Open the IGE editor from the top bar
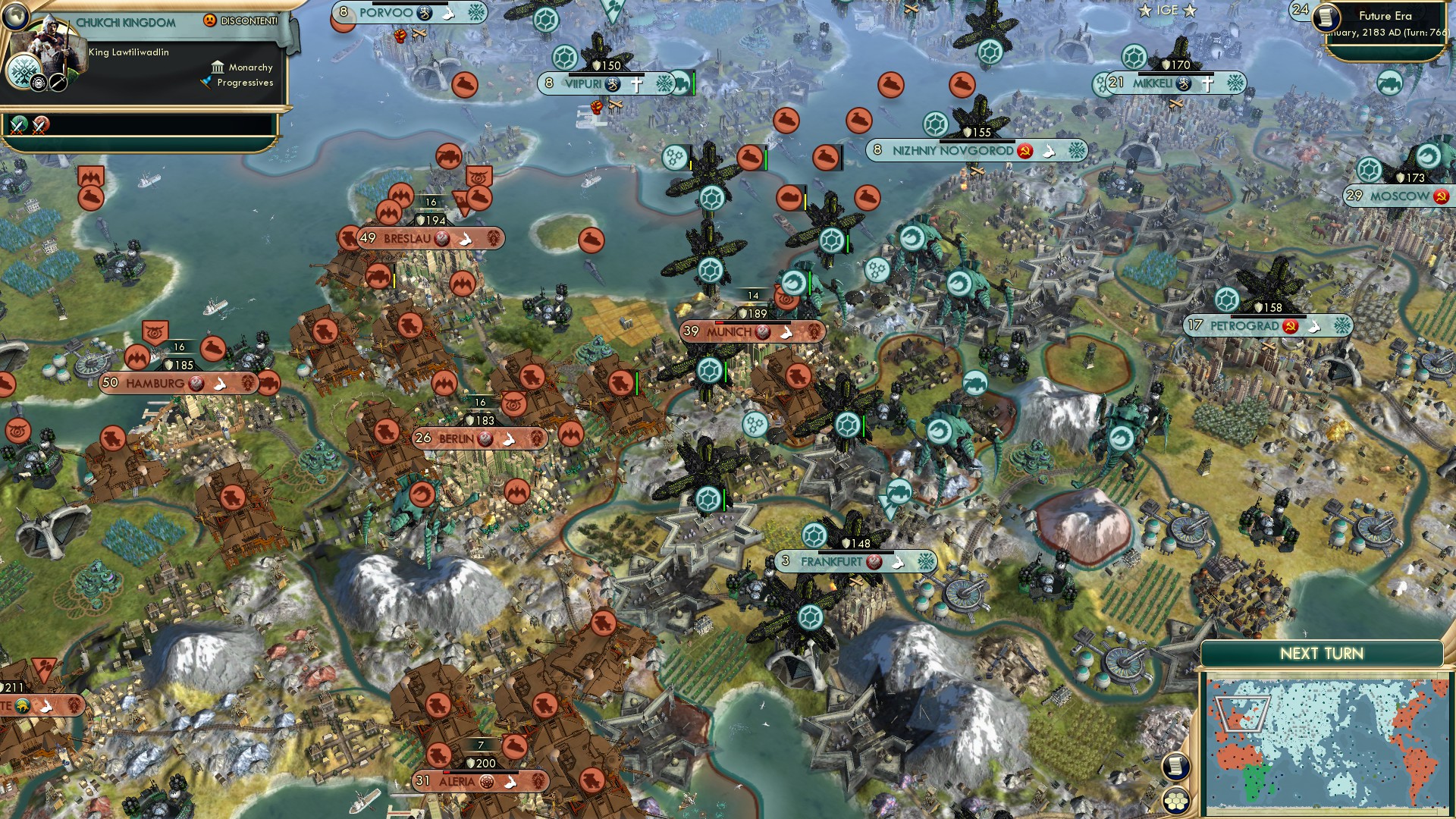 coord(1168,11)
